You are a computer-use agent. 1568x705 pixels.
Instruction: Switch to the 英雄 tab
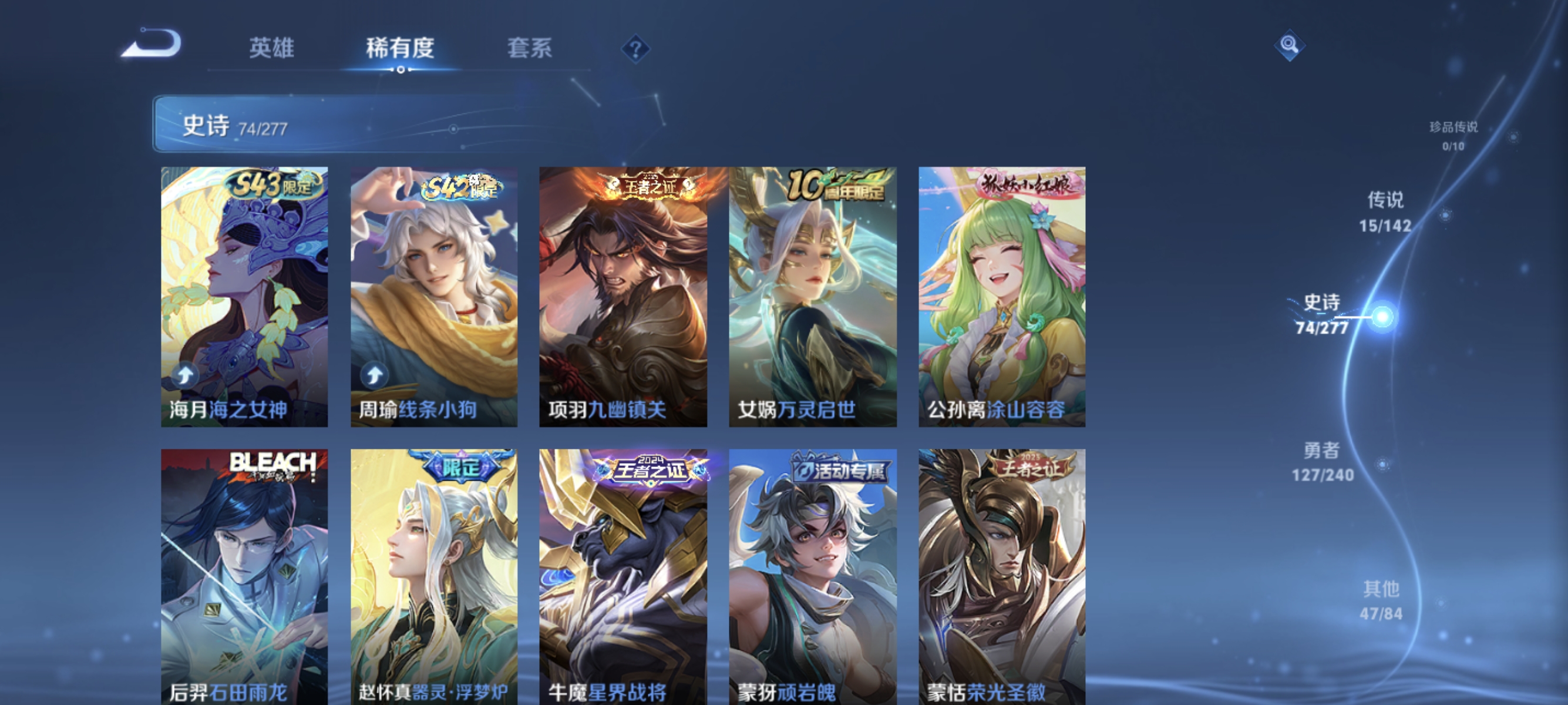[271, 49]
